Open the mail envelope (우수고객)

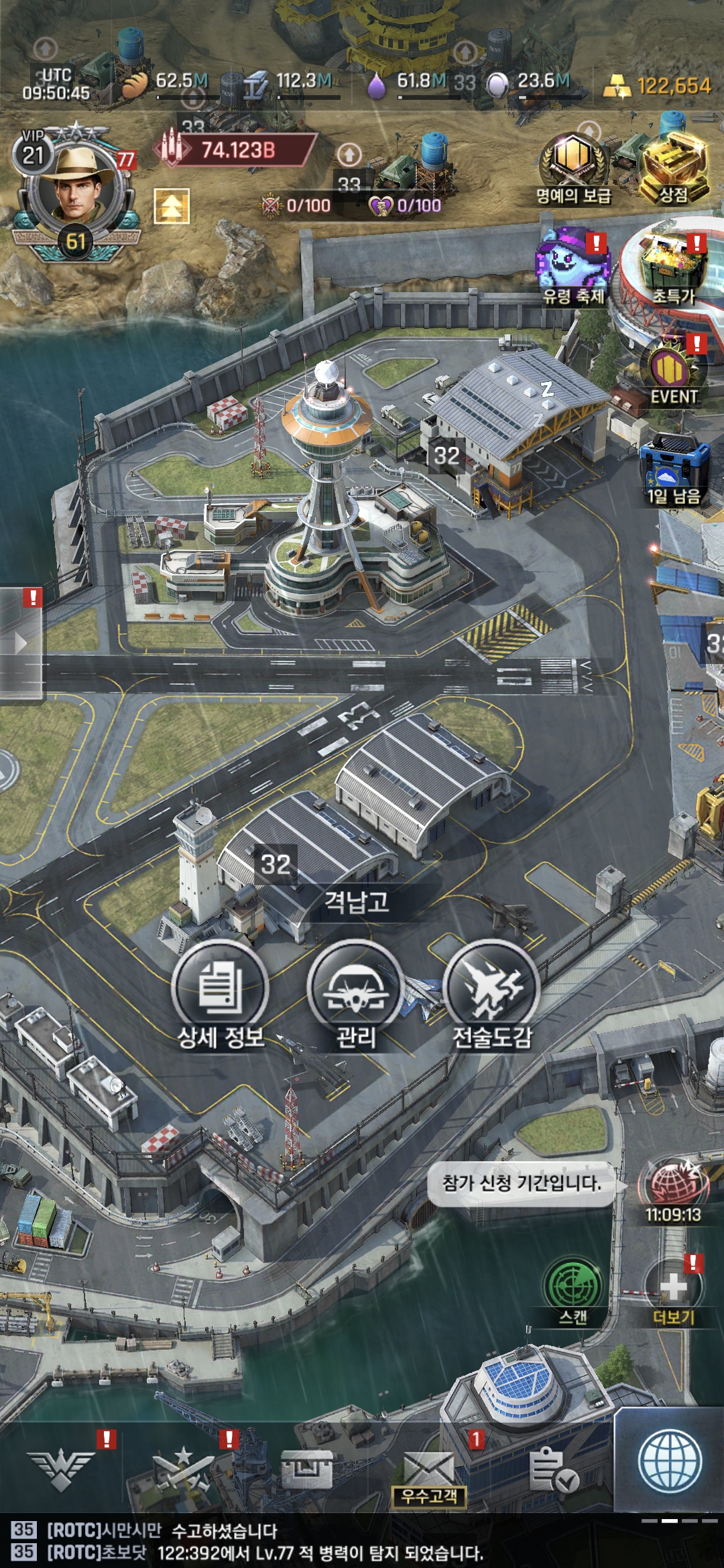point(429,1471)
